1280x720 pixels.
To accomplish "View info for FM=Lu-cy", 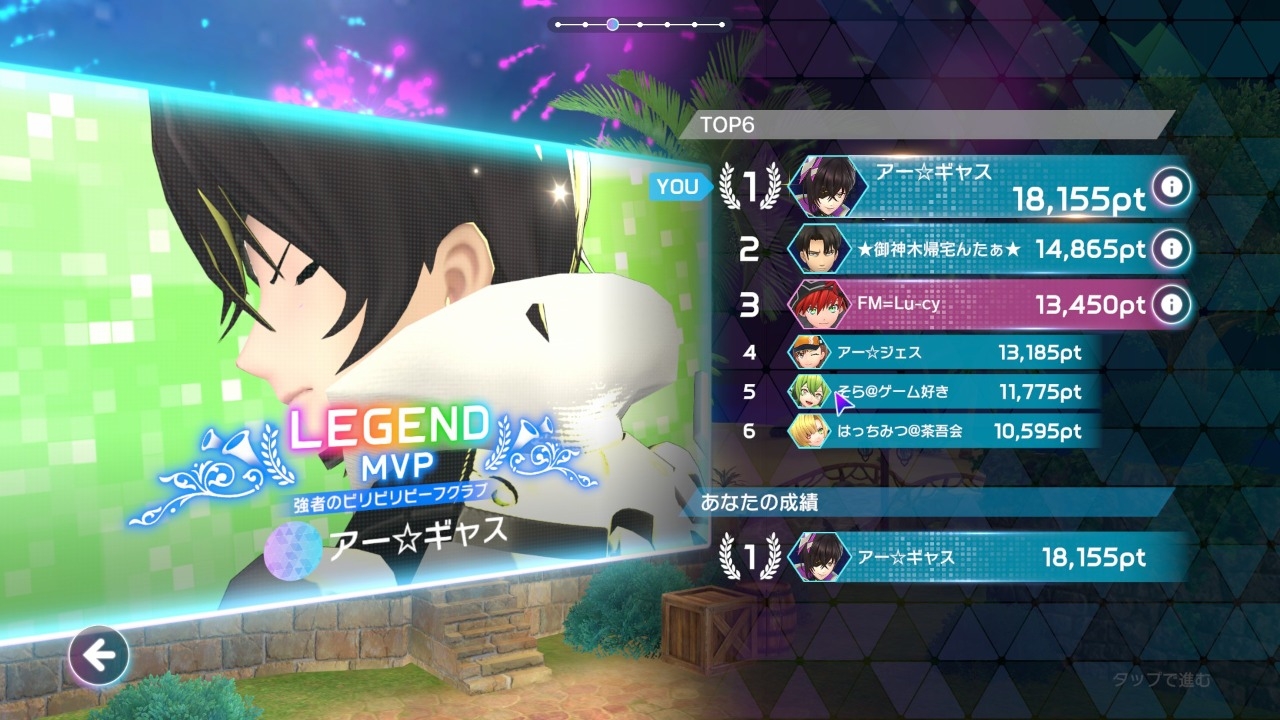I will pos(1169,304).
